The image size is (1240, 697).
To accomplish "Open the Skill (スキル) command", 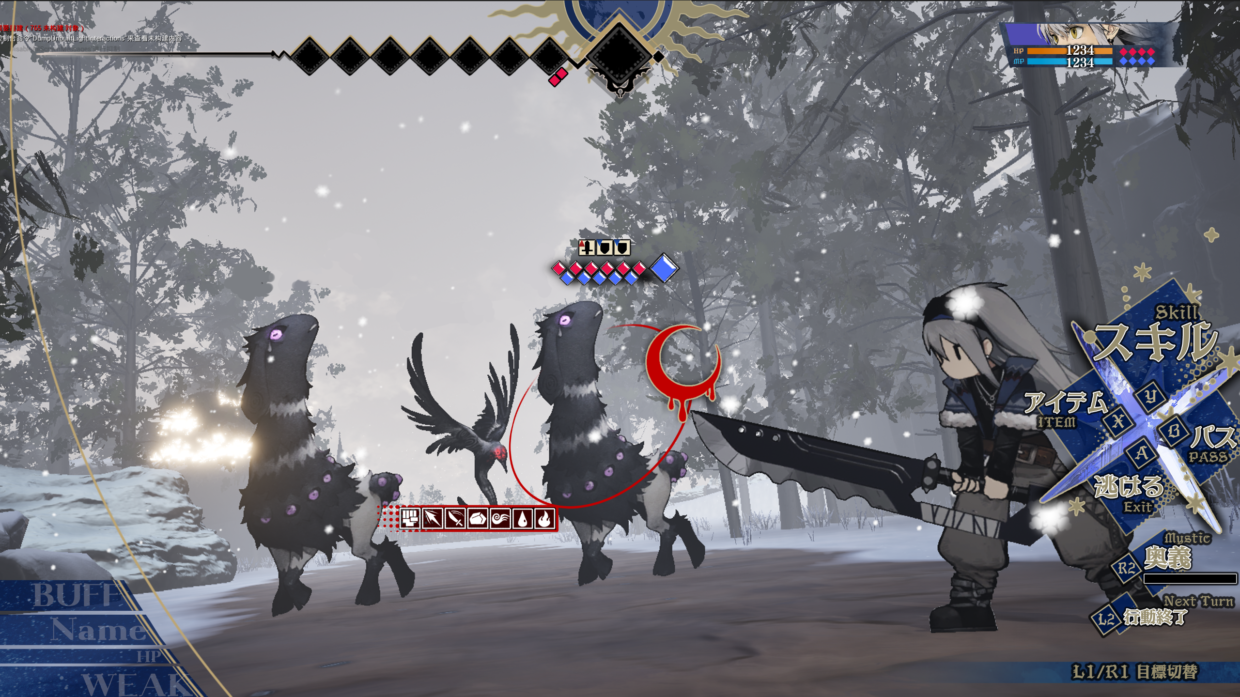I will coord(1155,342).
